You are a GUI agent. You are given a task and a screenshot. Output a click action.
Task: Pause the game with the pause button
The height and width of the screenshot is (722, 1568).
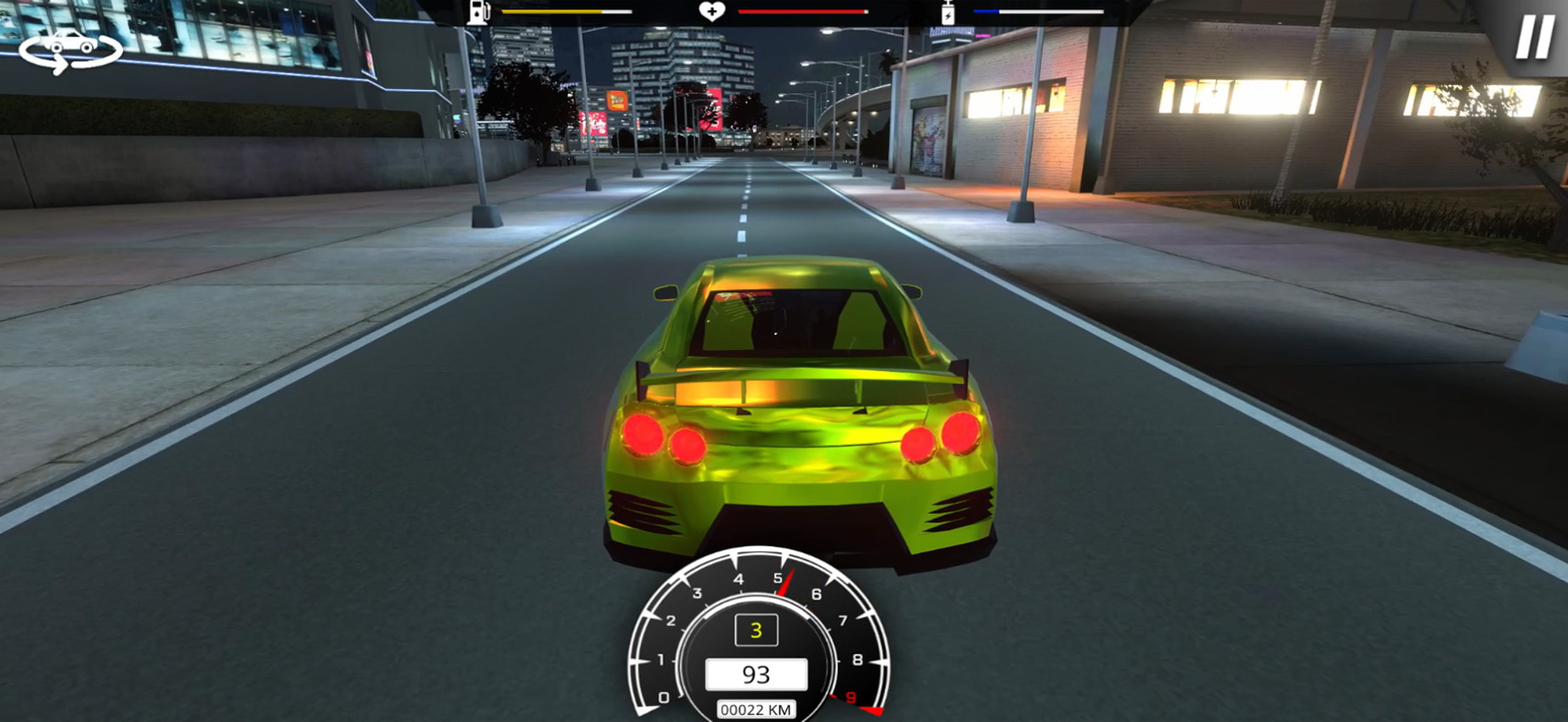click(1533, 38)
